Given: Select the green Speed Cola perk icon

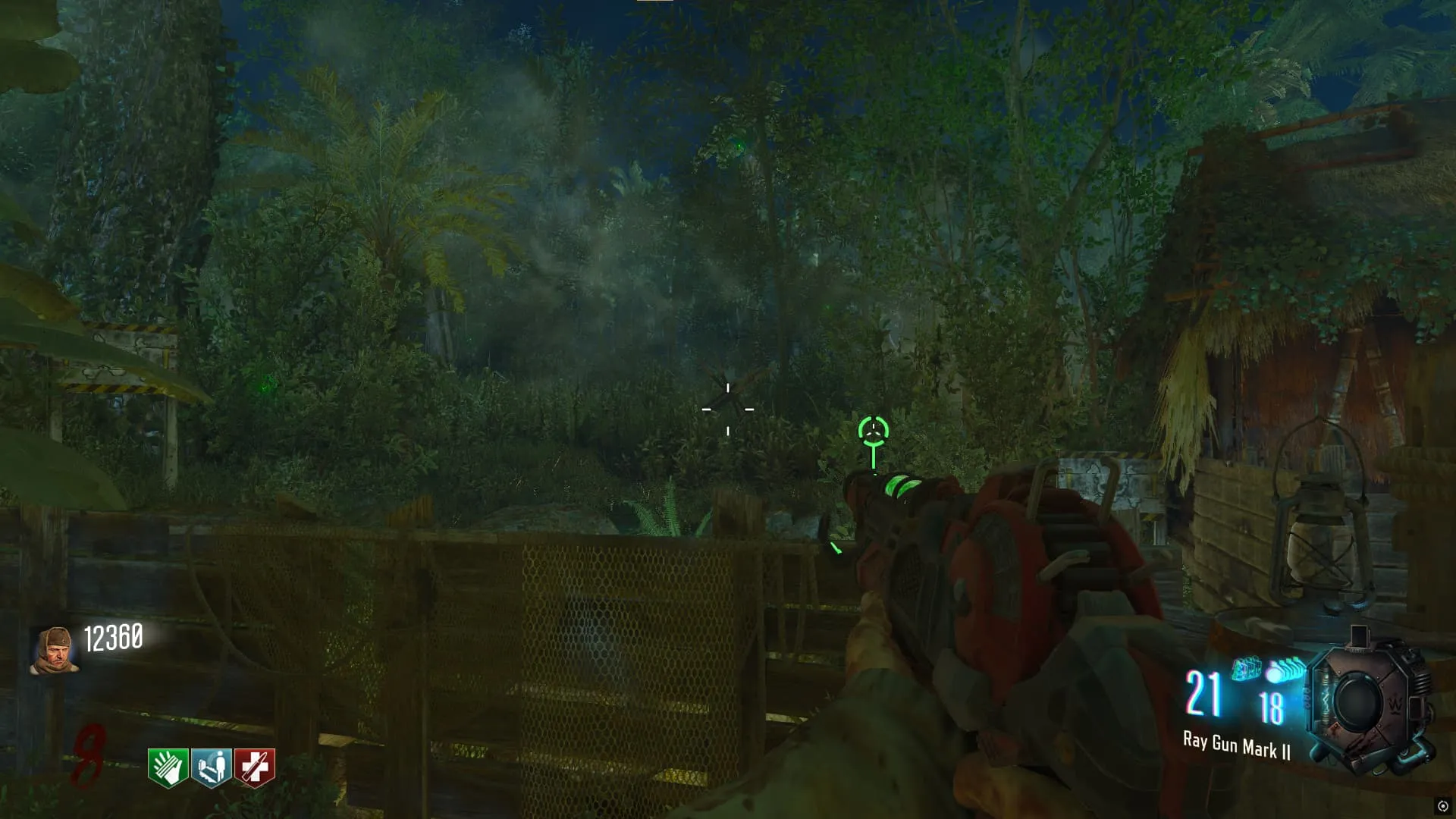Looking at the screenshot, I should click(x=168, y=767).
